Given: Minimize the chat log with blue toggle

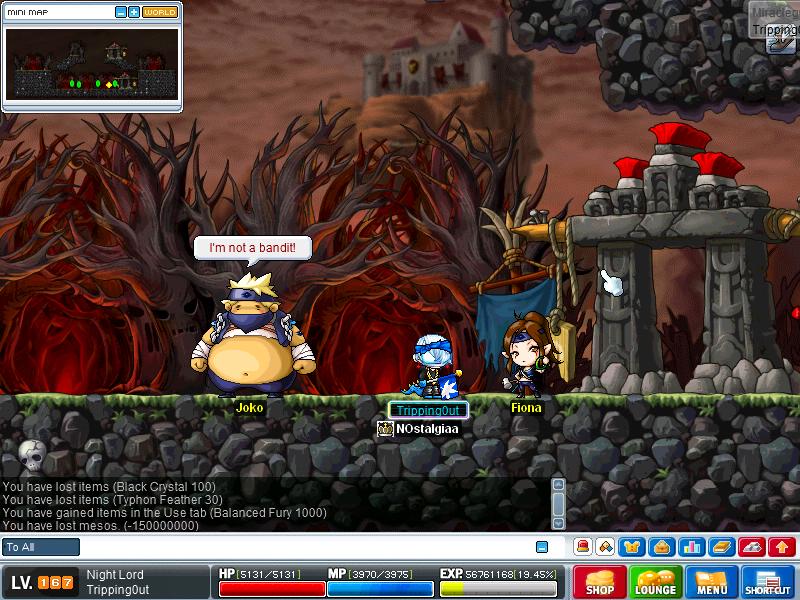Looking at the screenshot, I should 542,547.
